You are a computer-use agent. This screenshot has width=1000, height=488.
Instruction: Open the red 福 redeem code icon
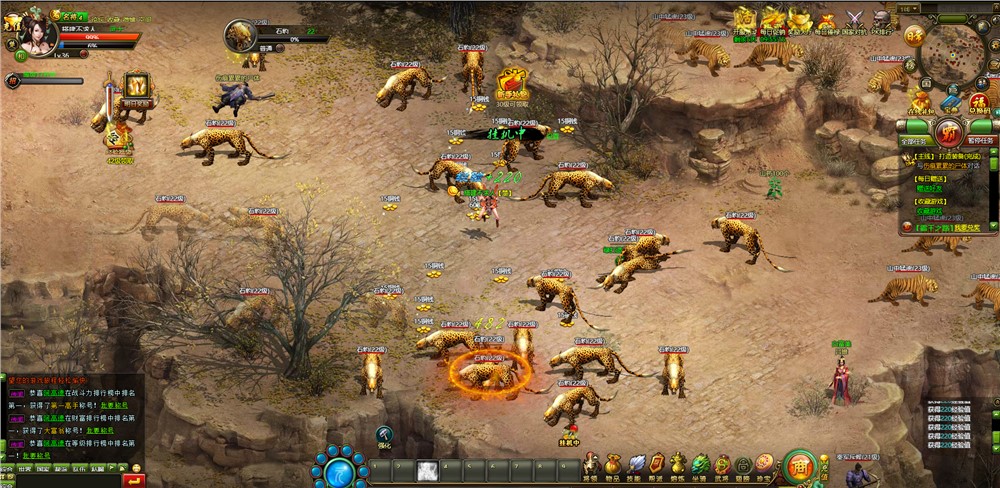pyautogui.click(x=980, y=101)
